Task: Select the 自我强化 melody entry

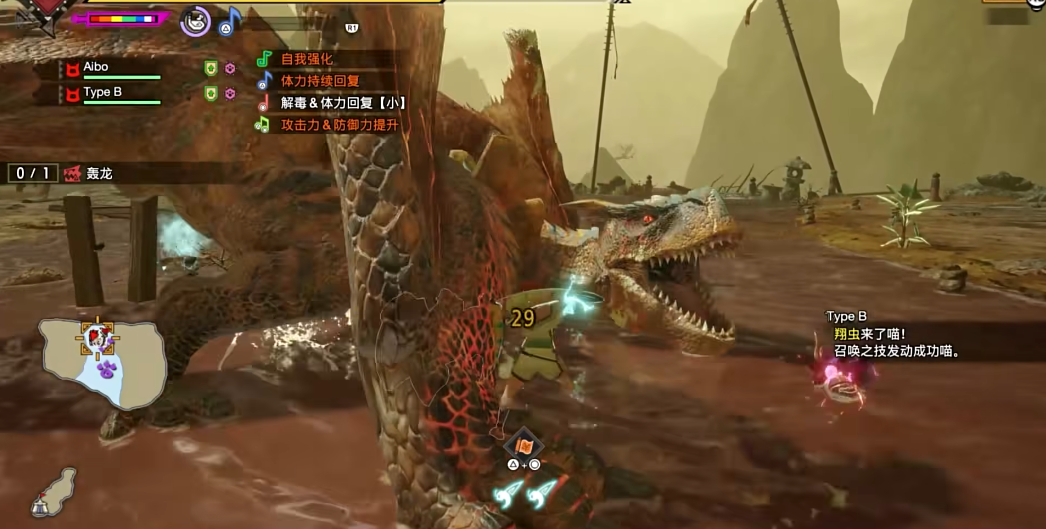Action: [306, 59]
